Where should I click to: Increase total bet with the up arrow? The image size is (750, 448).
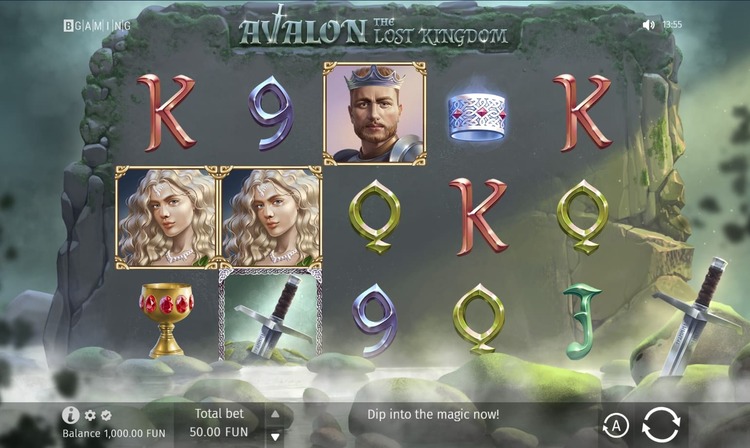pos(275,414)
